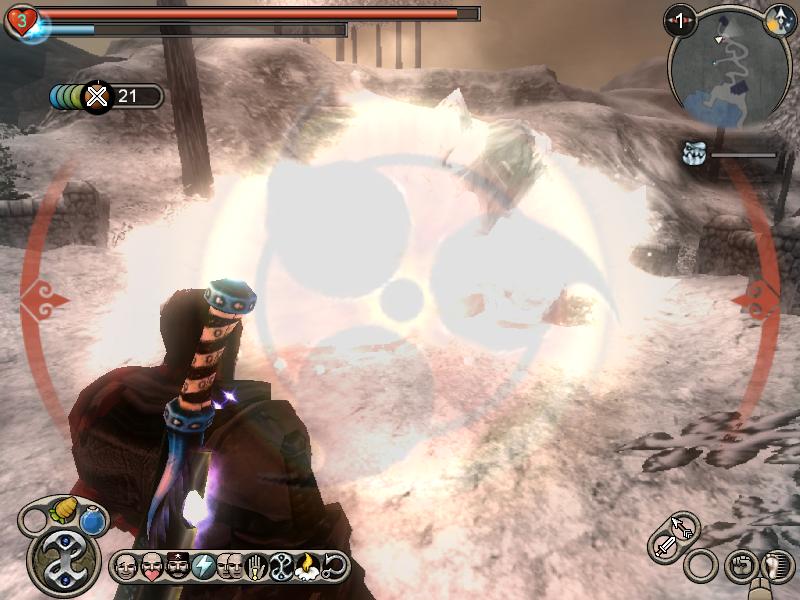800x600 pixels.
Task: Choose the open hand with exclamation icon
Action: pos(255,565)
